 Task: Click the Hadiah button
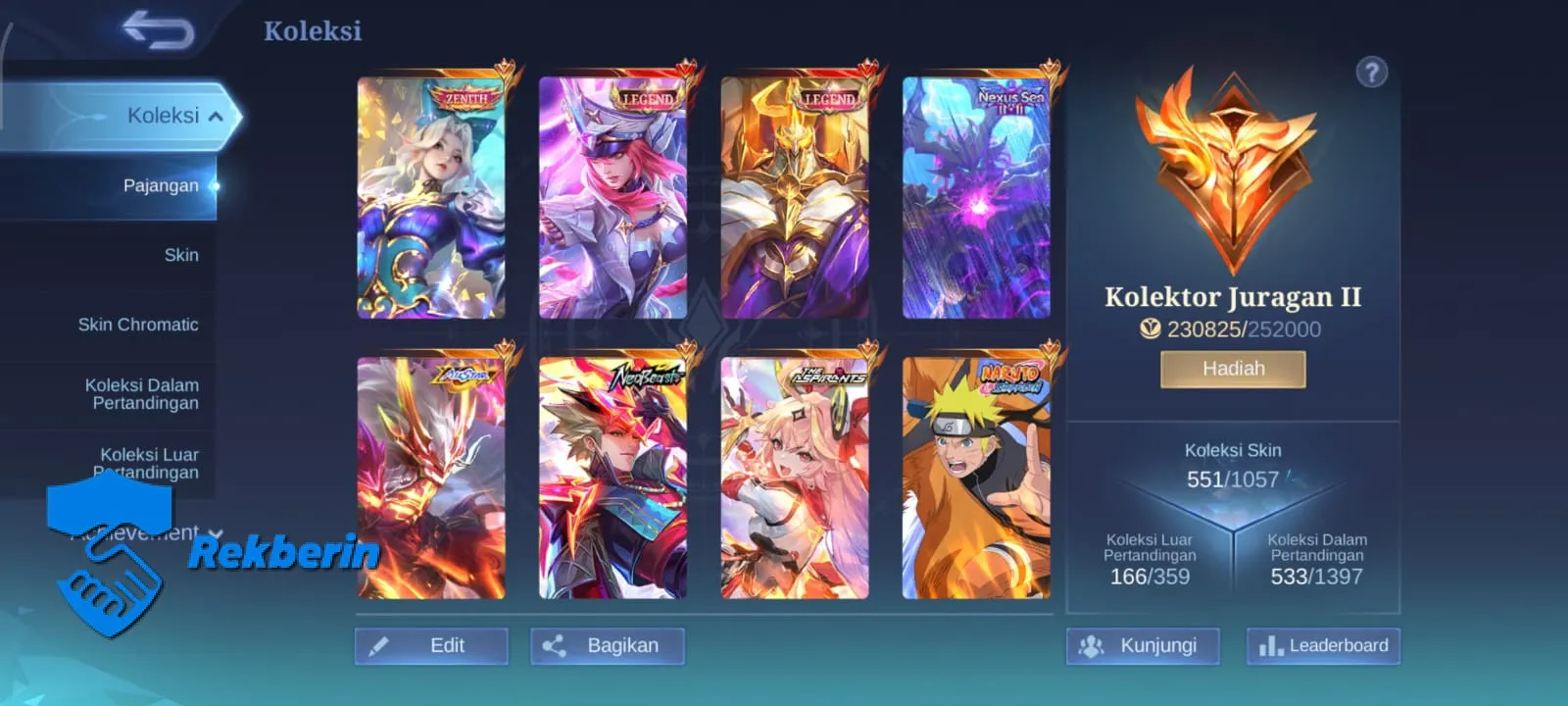tap(1233, 368)
